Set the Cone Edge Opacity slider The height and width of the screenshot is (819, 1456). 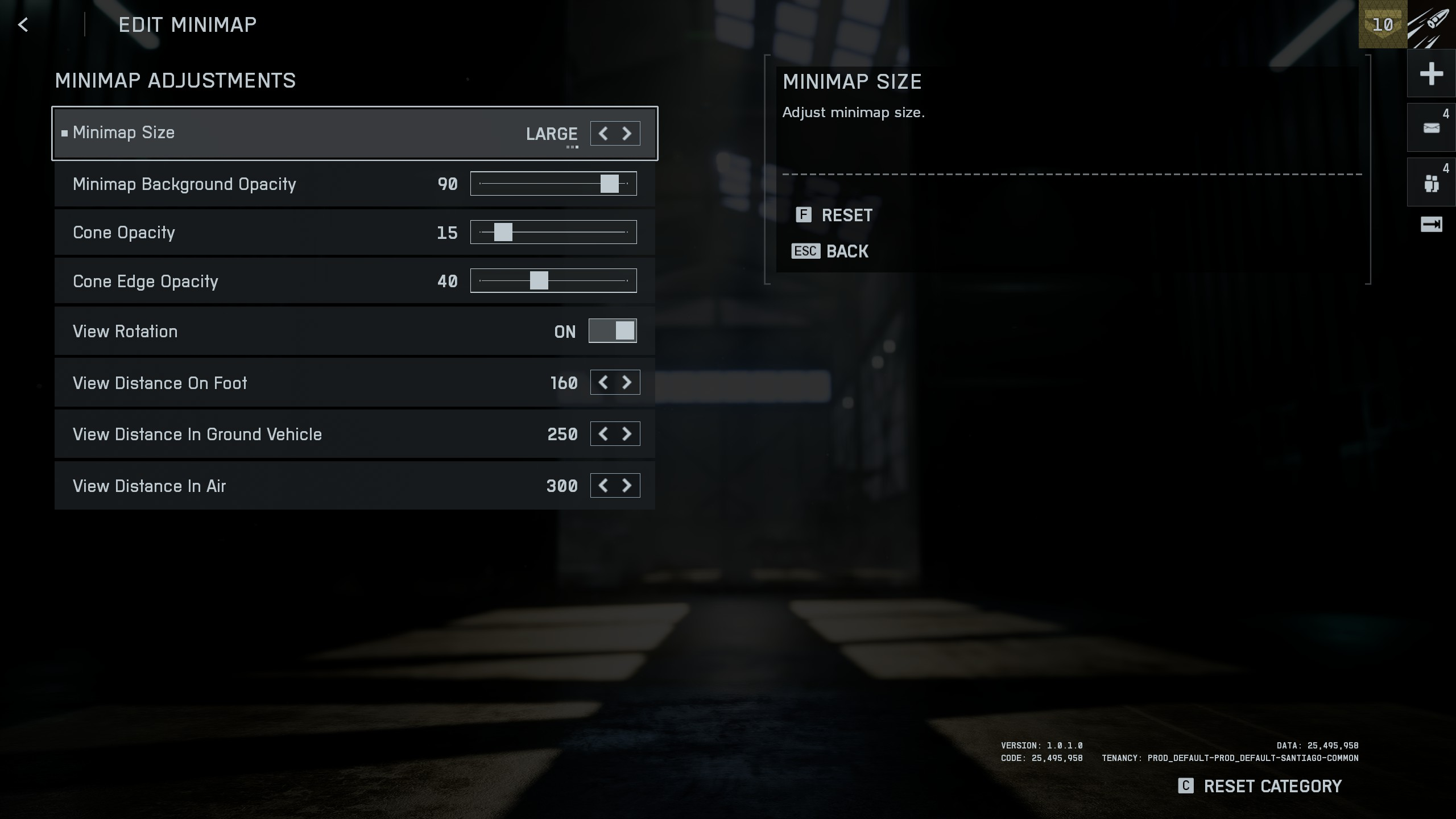(539, 280)
